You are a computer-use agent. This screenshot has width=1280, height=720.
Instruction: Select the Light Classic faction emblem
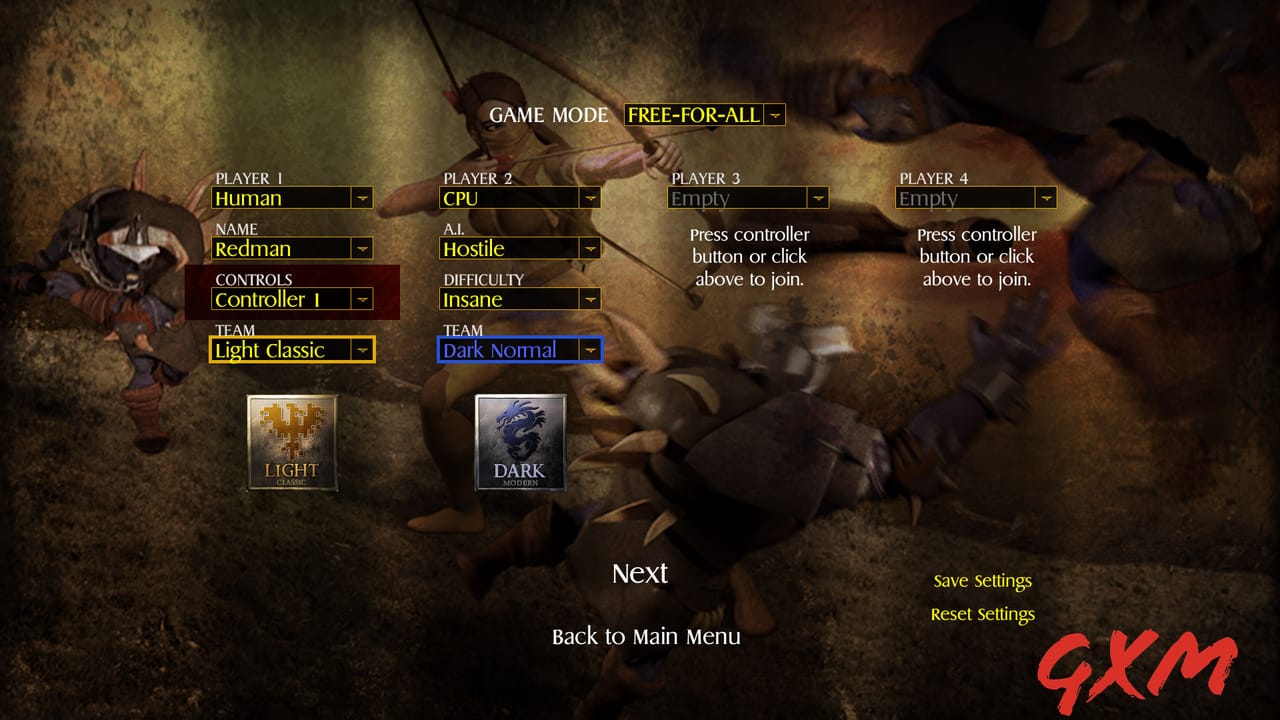(291, 443)
